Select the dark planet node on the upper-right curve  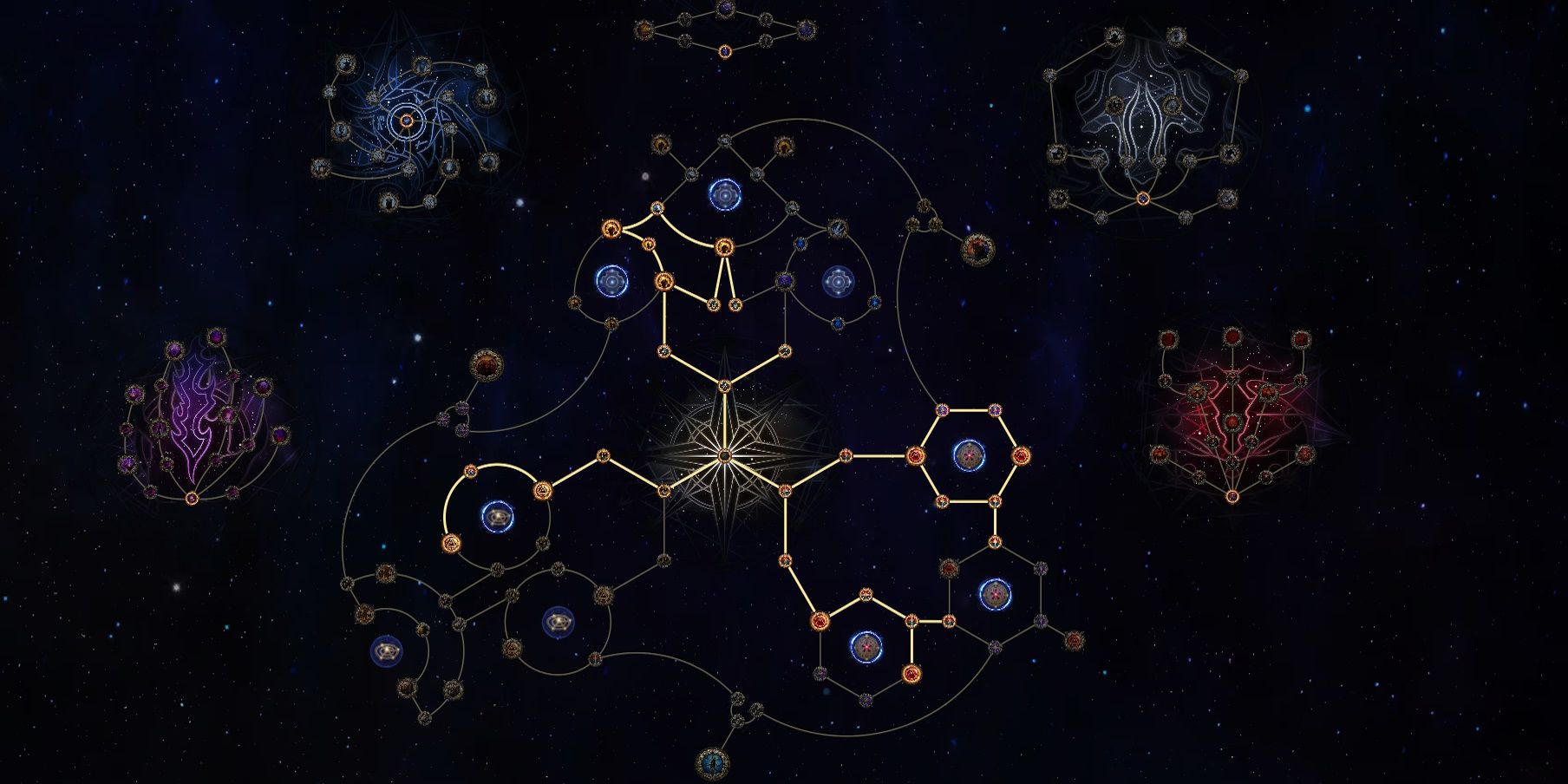point(978,248)
